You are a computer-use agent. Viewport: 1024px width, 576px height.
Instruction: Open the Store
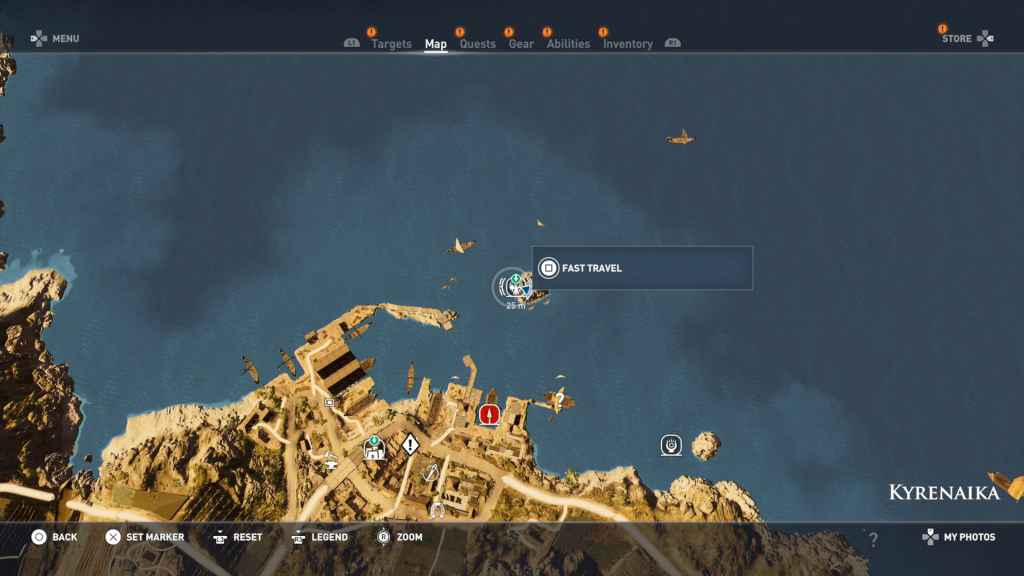click(x=966, y=38)
